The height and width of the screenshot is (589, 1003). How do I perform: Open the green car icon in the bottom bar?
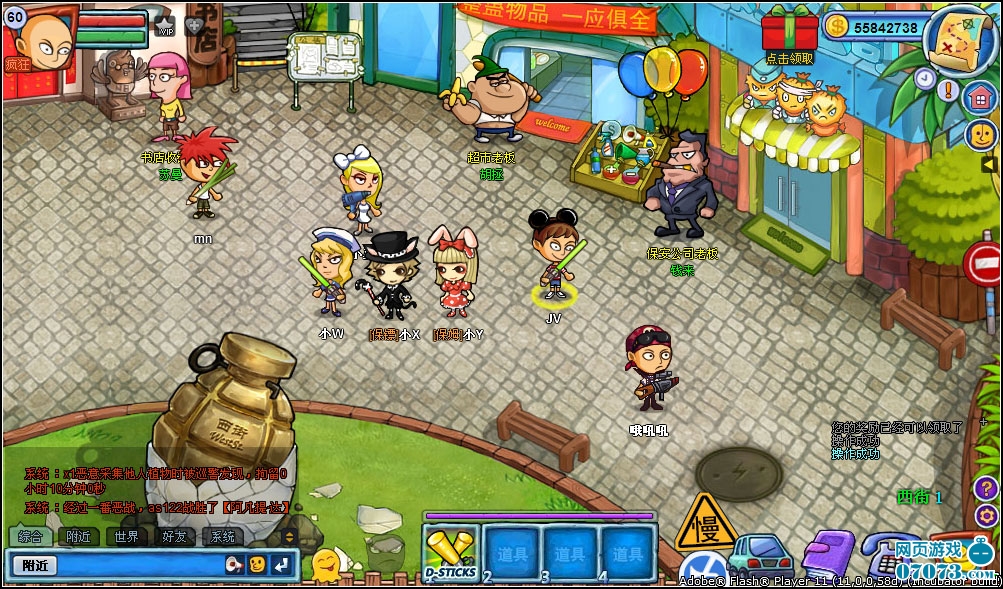point(761,556)
